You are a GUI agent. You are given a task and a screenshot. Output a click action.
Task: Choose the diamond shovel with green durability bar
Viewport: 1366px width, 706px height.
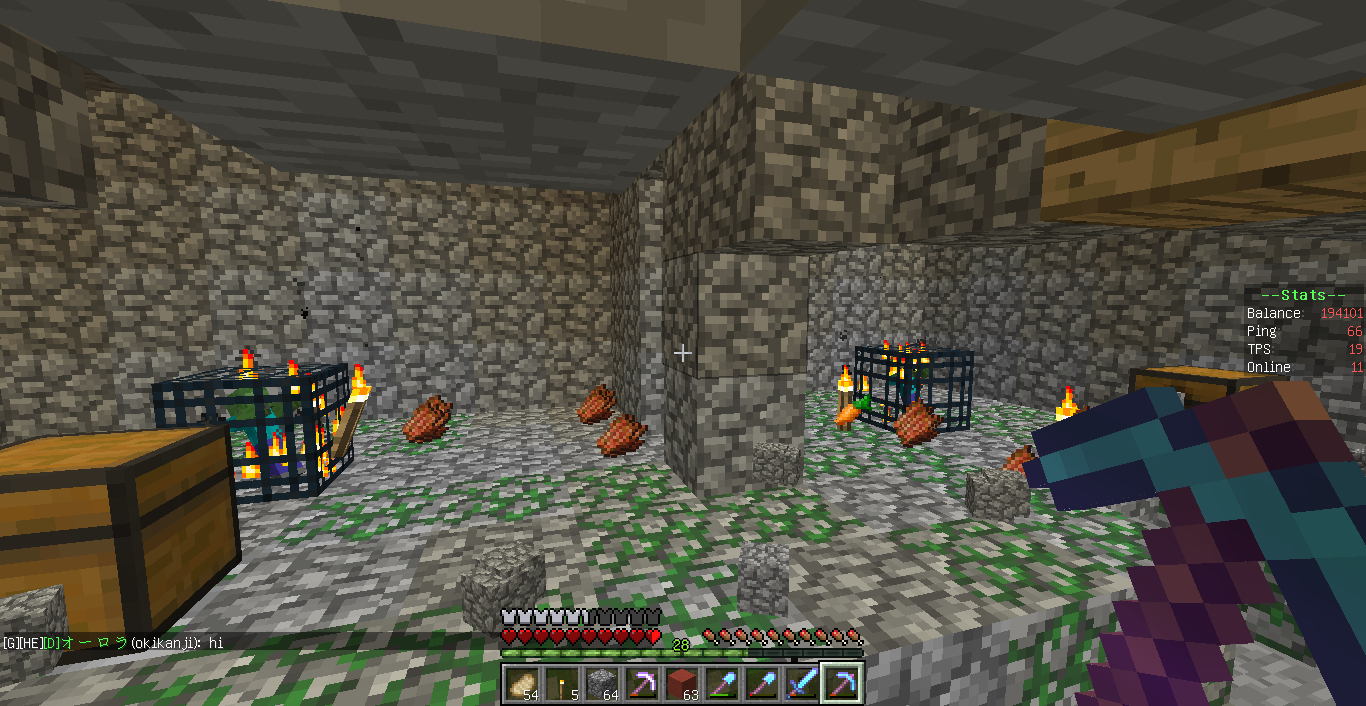pos(722,683)
